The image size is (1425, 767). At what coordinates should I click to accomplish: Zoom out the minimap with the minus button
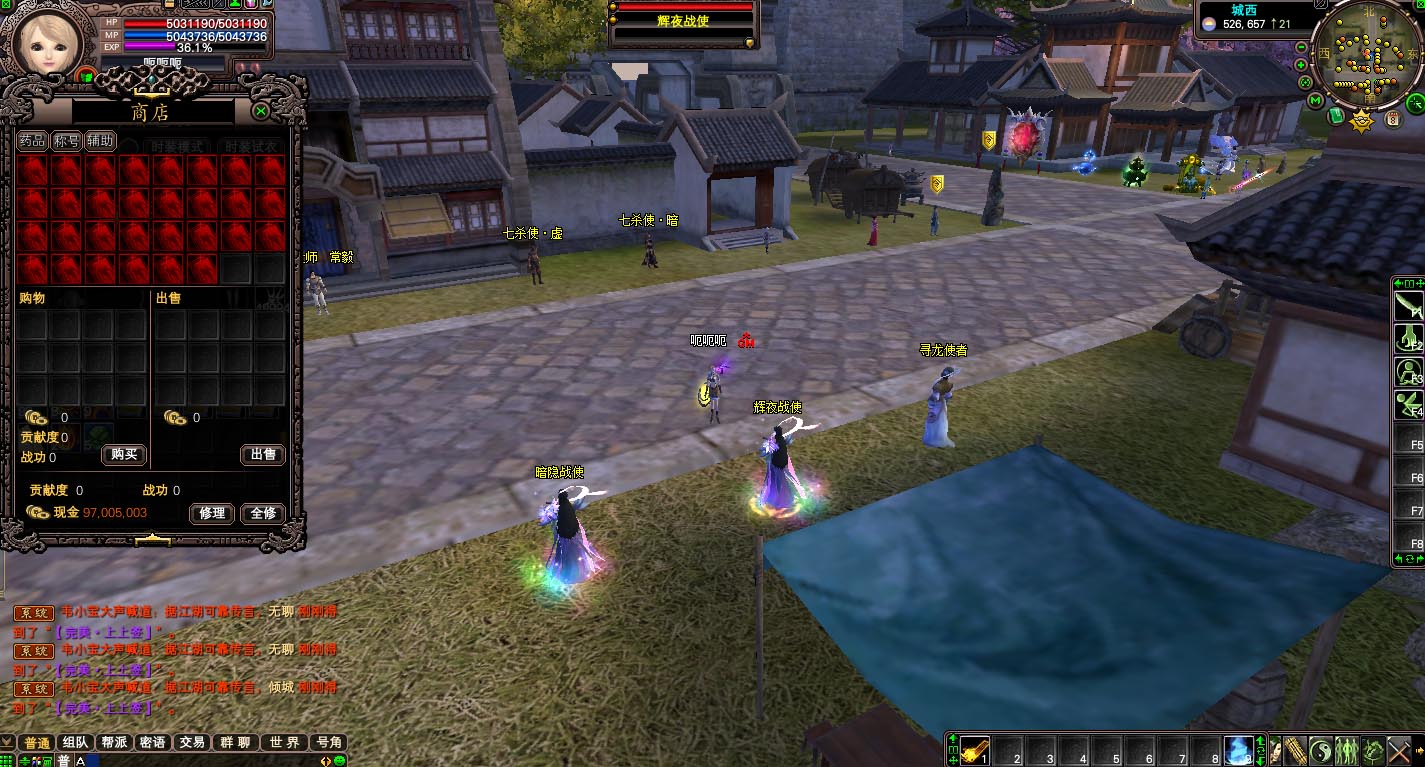pos(1301,48)
